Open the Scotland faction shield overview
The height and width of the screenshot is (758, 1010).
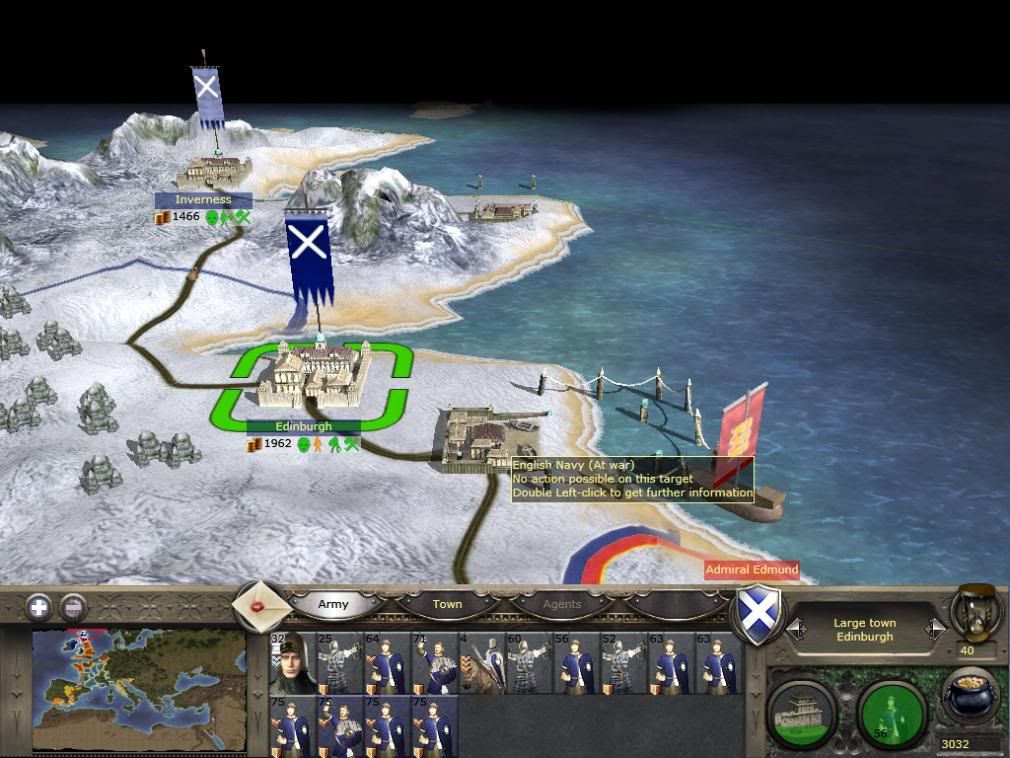757,611
